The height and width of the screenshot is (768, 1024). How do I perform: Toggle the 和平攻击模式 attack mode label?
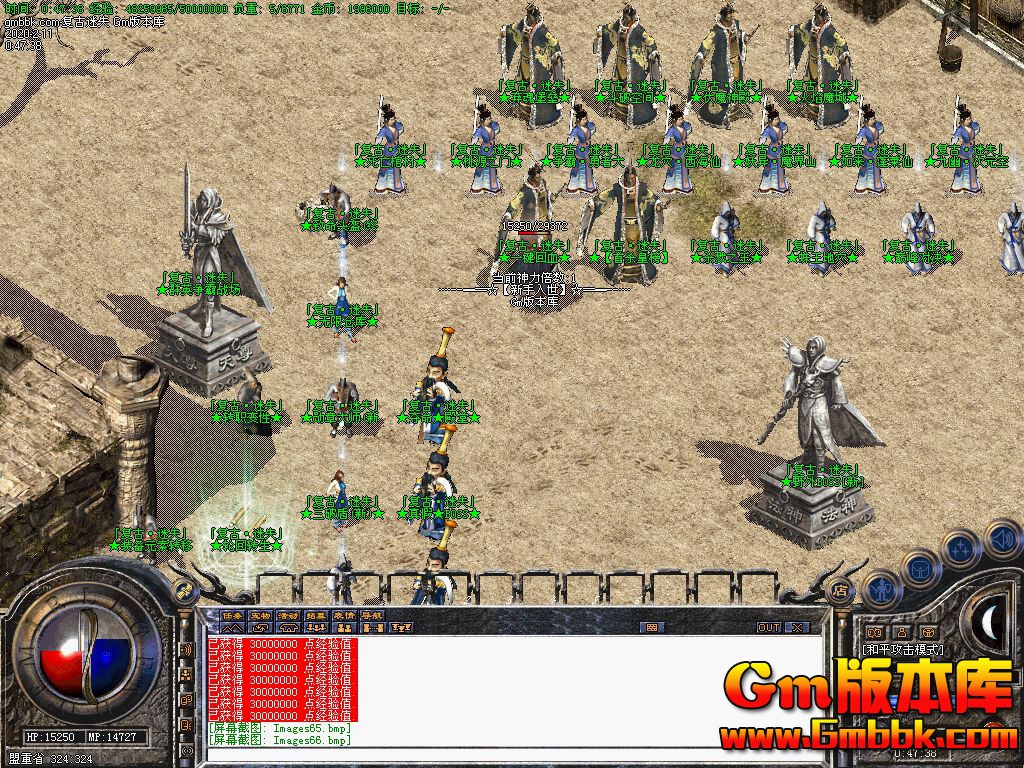coord(903,649)
